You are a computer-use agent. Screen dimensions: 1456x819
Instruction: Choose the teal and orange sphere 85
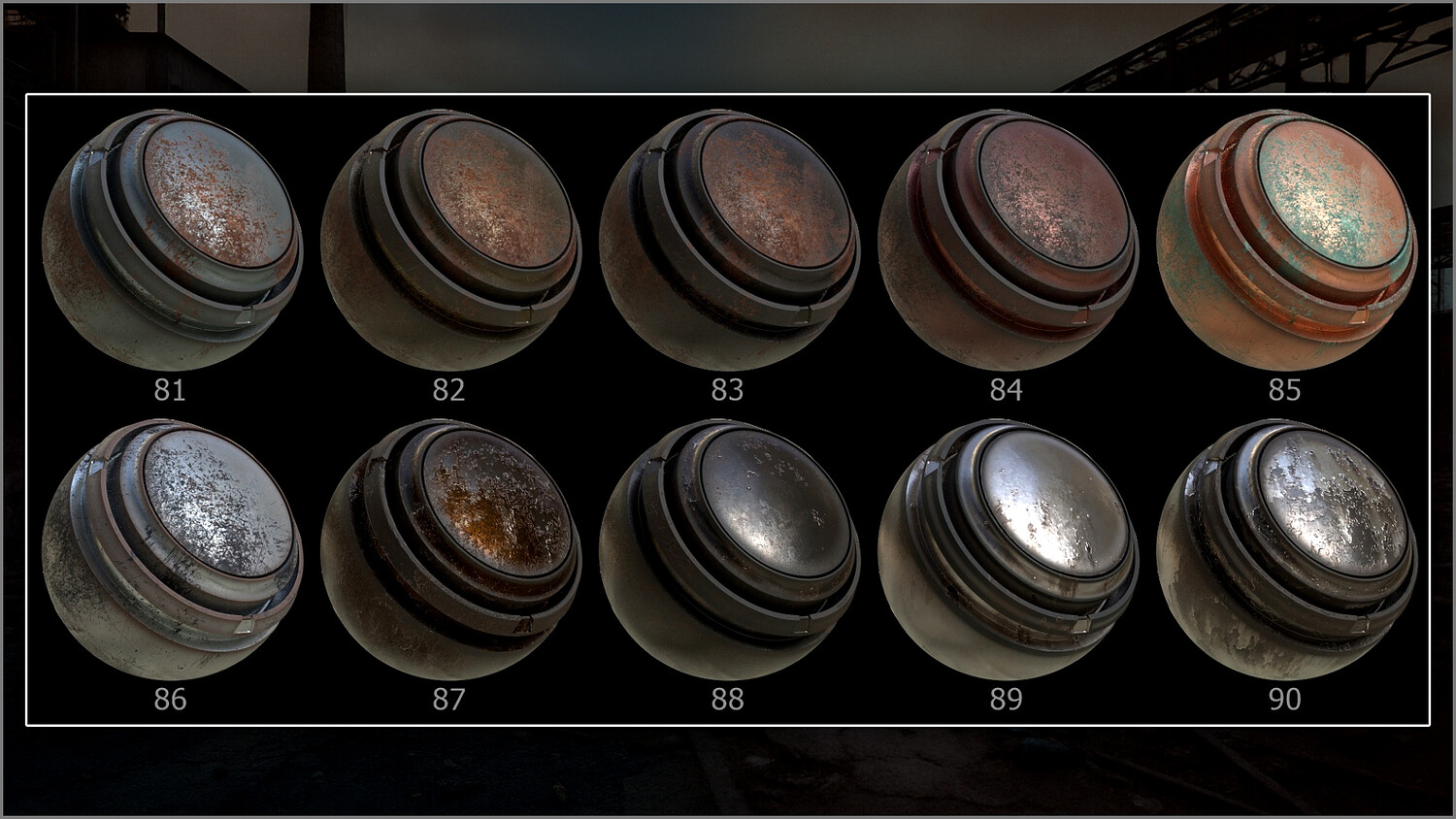tap(1286, 240)
